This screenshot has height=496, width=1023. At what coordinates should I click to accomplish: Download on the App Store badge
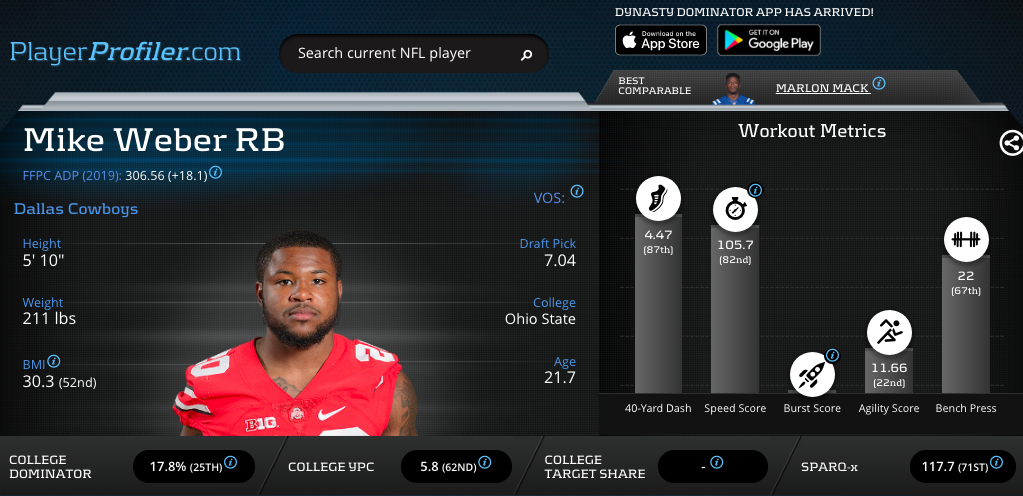point(660,40)
